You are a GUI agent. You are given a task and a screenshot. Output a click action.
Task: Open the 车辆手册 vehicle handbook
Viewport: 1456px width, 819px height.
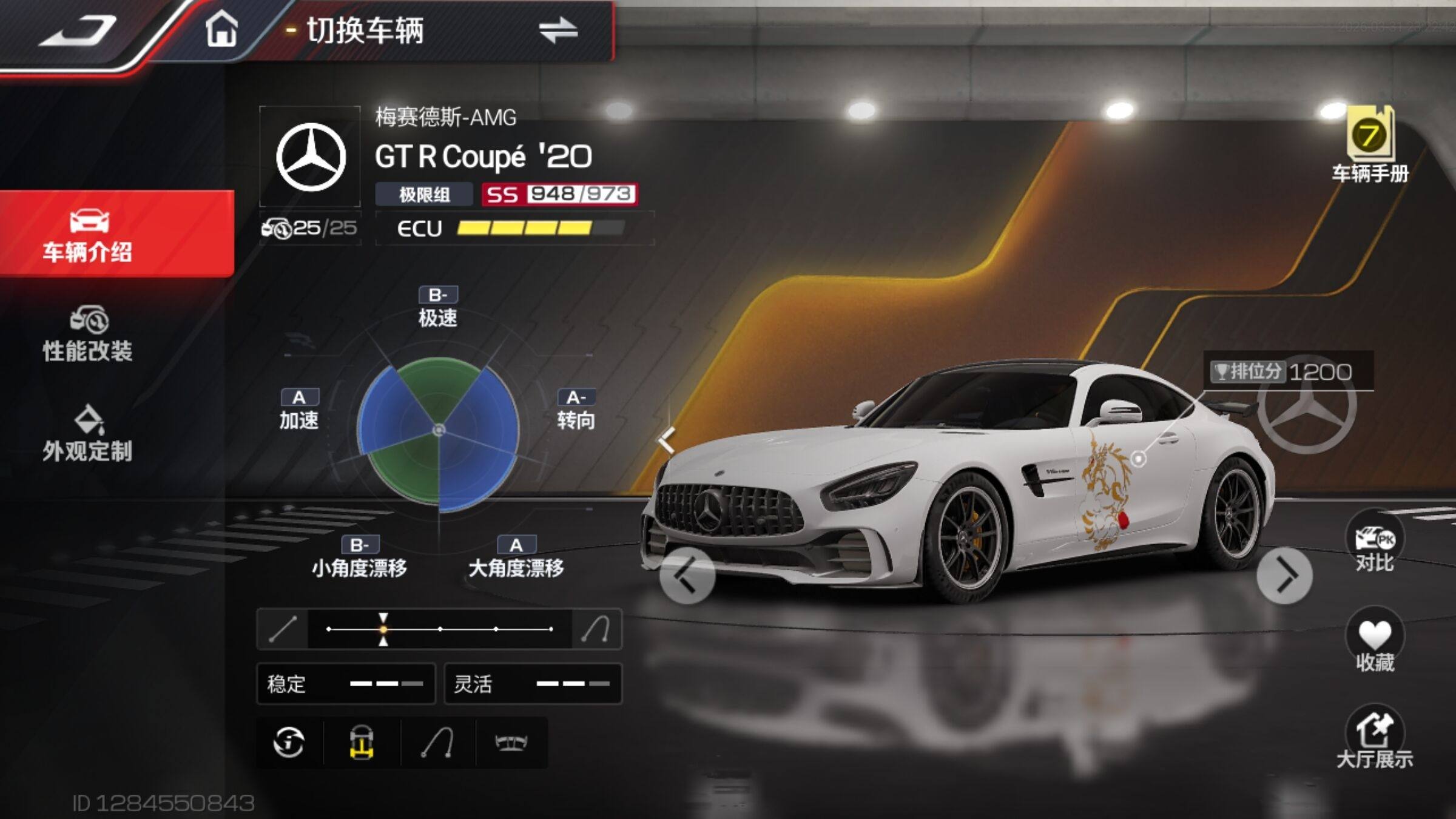pos(1370,144)
